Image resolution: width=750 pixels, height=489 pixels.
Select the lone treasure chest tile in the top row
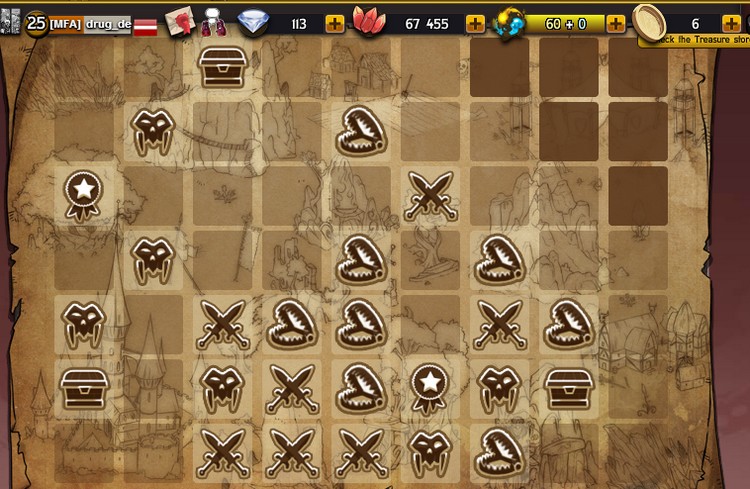pyautogui.click(x=224, y=66)
